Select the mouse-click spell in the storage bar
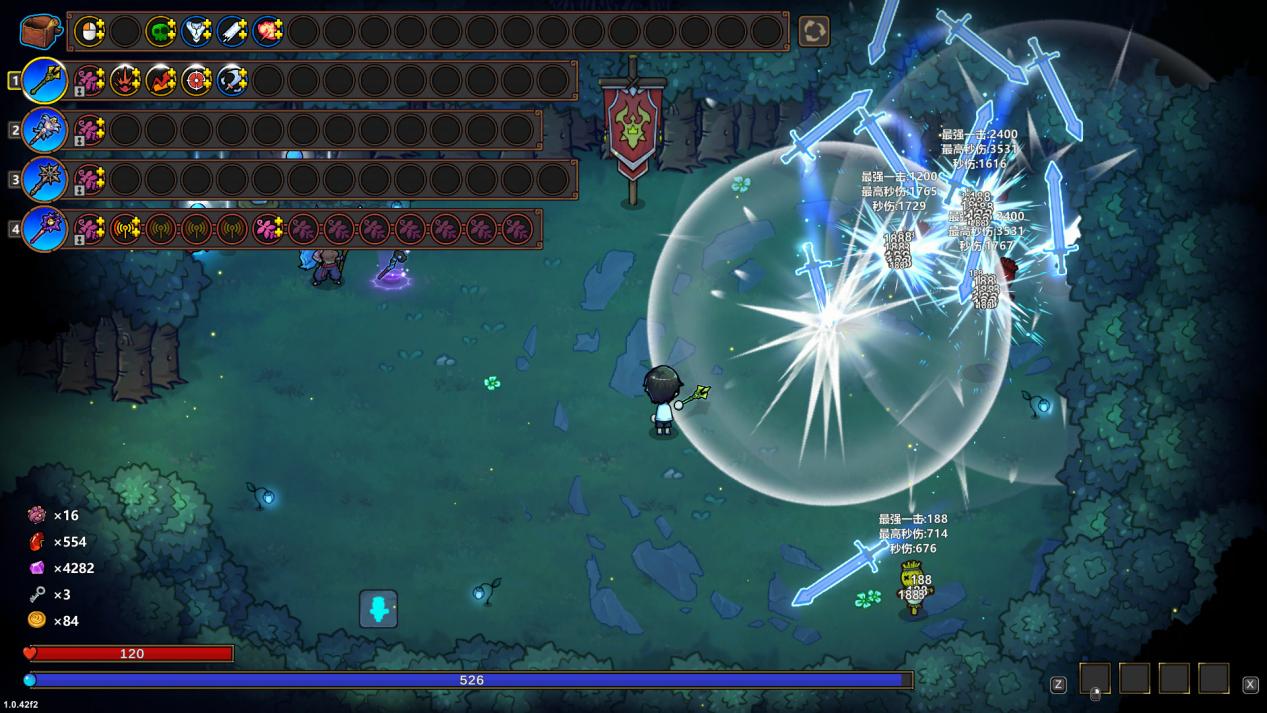 (89, 31)
